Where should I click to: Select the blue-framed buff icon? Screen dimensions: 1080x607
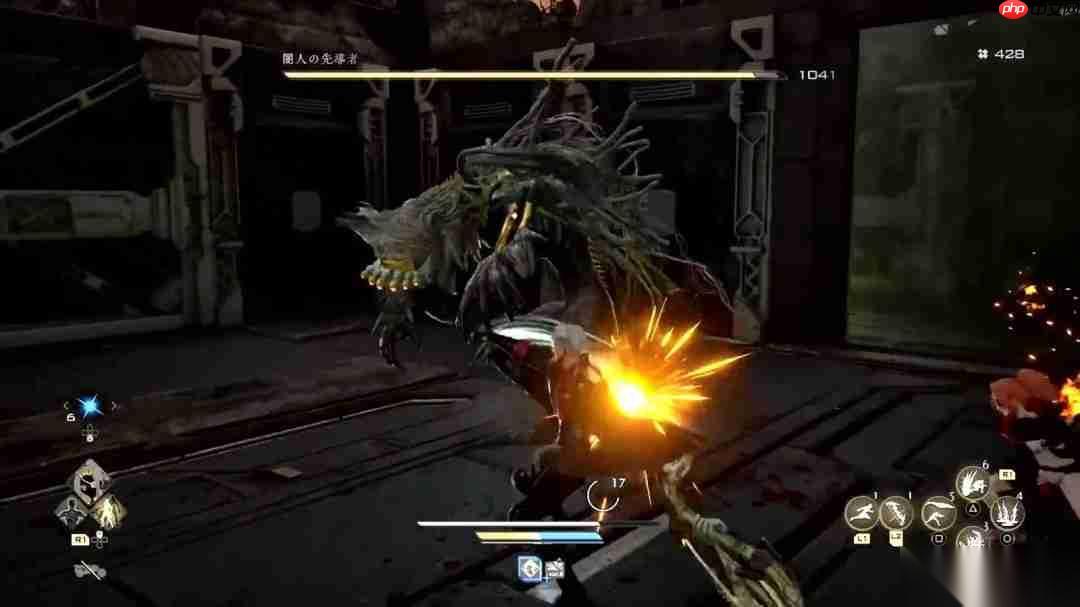coord(528,569)
